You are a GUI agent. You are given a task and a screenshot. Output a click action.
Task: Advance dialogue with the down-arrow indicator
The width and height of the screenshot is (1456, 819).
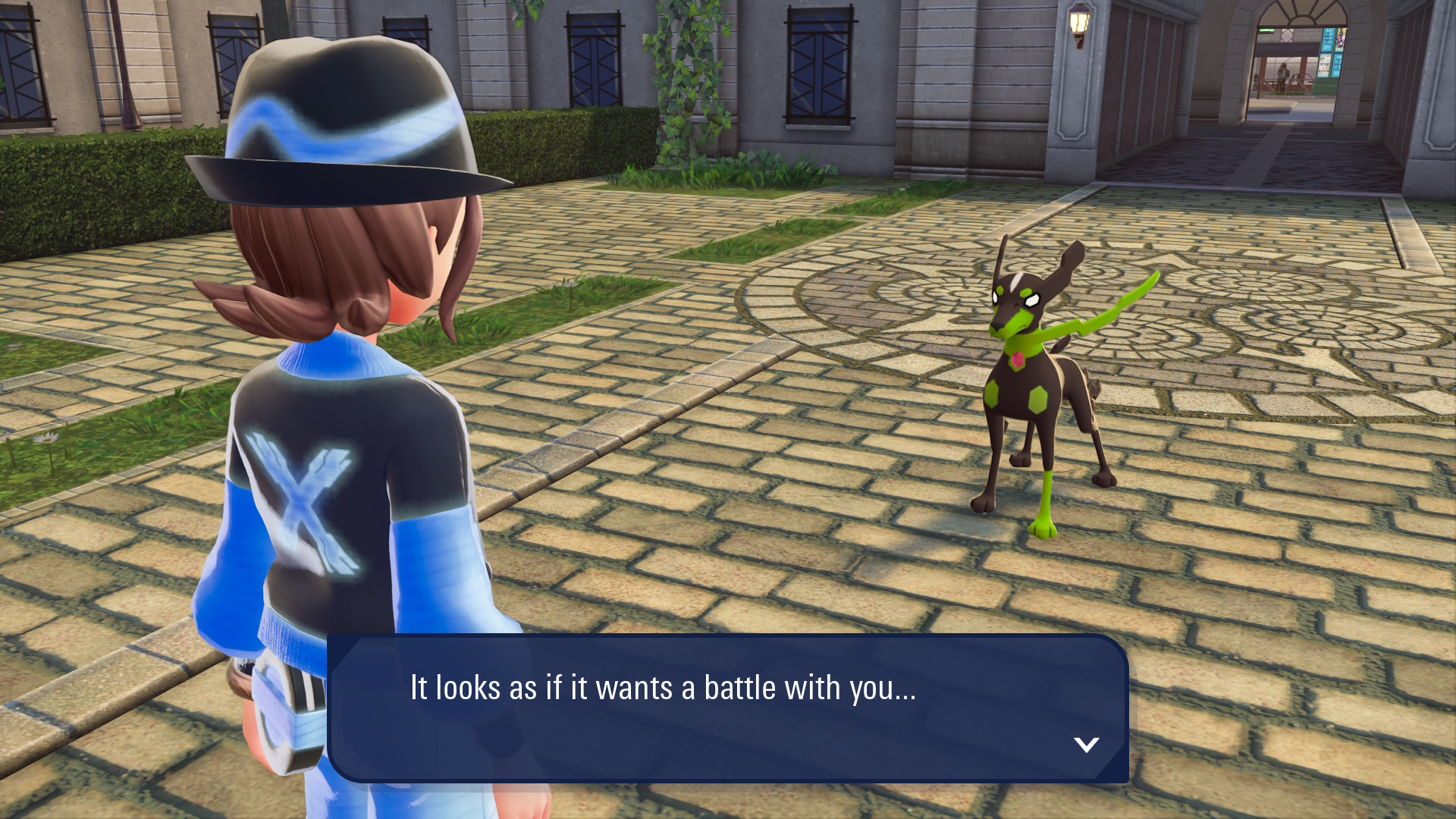click(1086, 745)
